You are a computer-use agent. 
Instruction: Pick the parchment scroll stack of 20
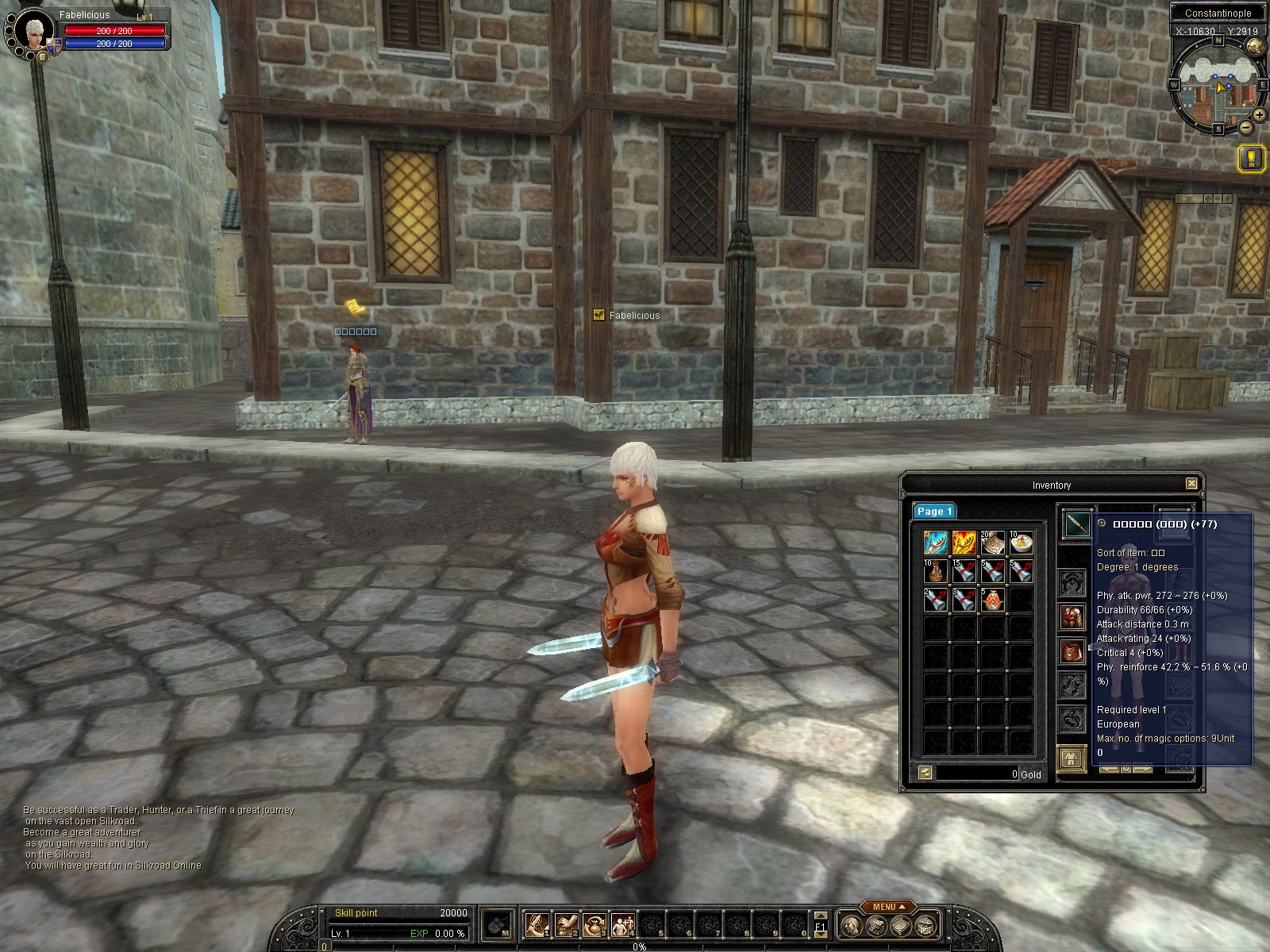[x=993, y=543]
